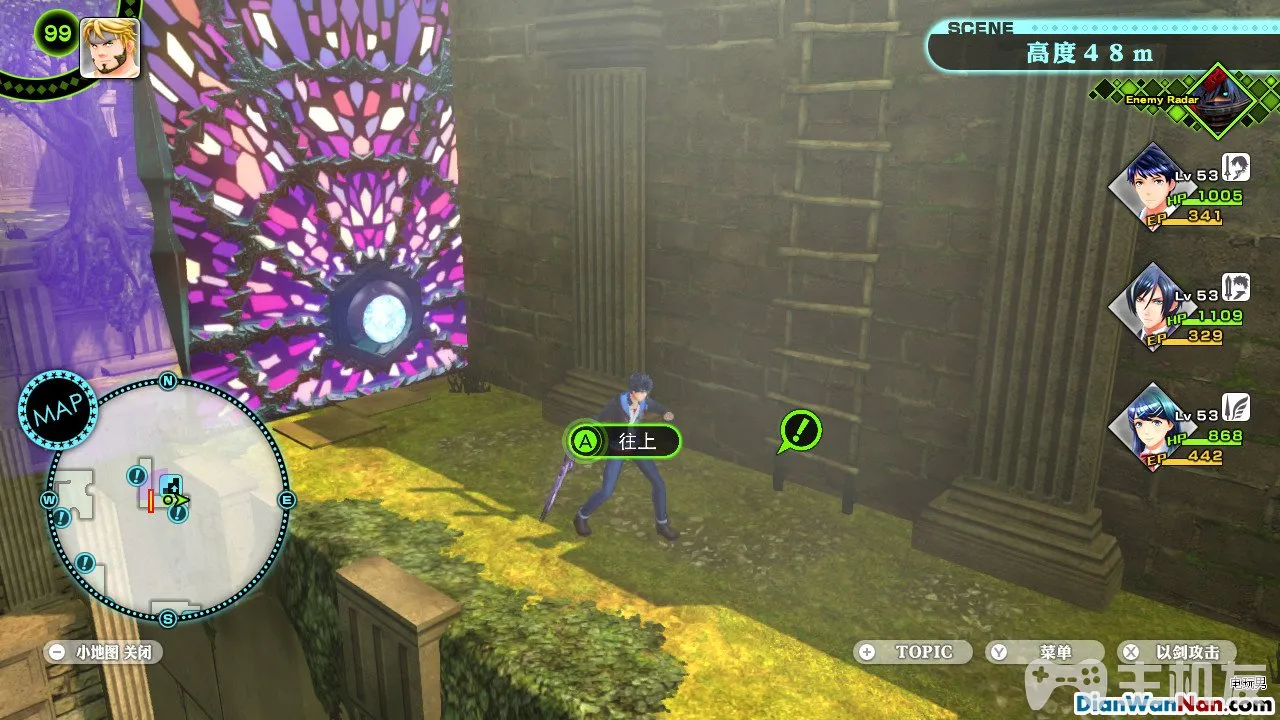Click the blond character portrait
Image resolution: width=1280 pixels, height=720 pixels.
click(109, 47)
